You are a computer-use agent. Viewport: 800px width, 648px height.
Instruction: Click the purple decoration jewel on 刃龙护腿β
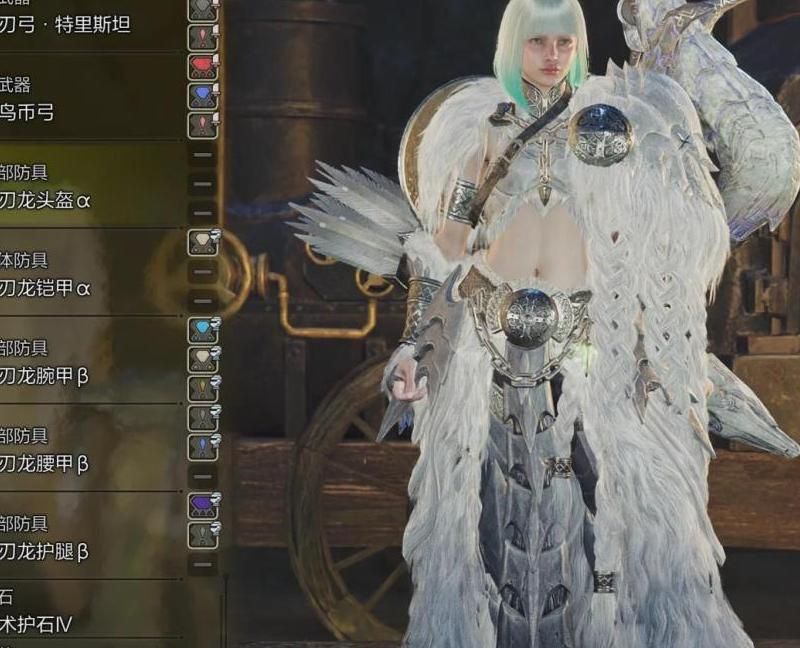(203, 505)
